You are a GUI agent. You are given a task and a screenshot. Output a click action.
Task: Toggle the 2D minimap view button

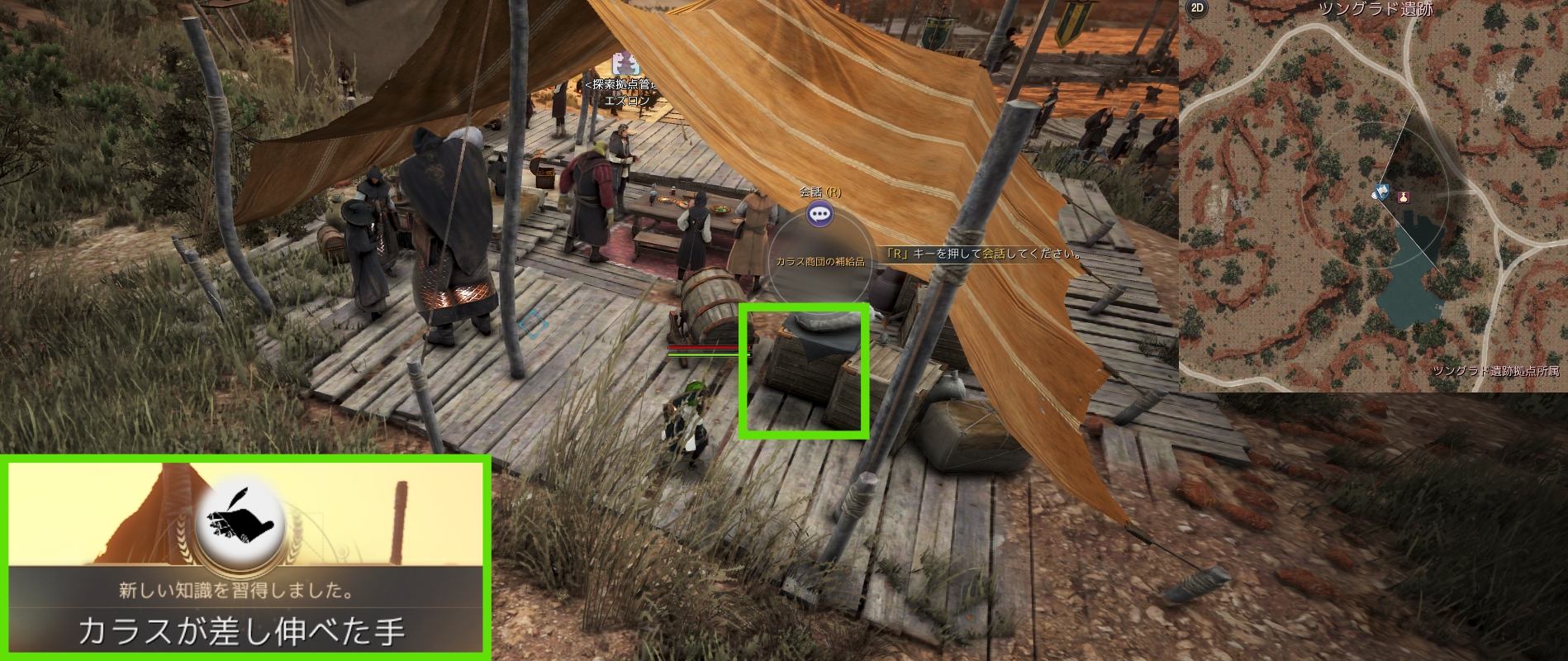pyautogui.click(x=1196, y=9)
